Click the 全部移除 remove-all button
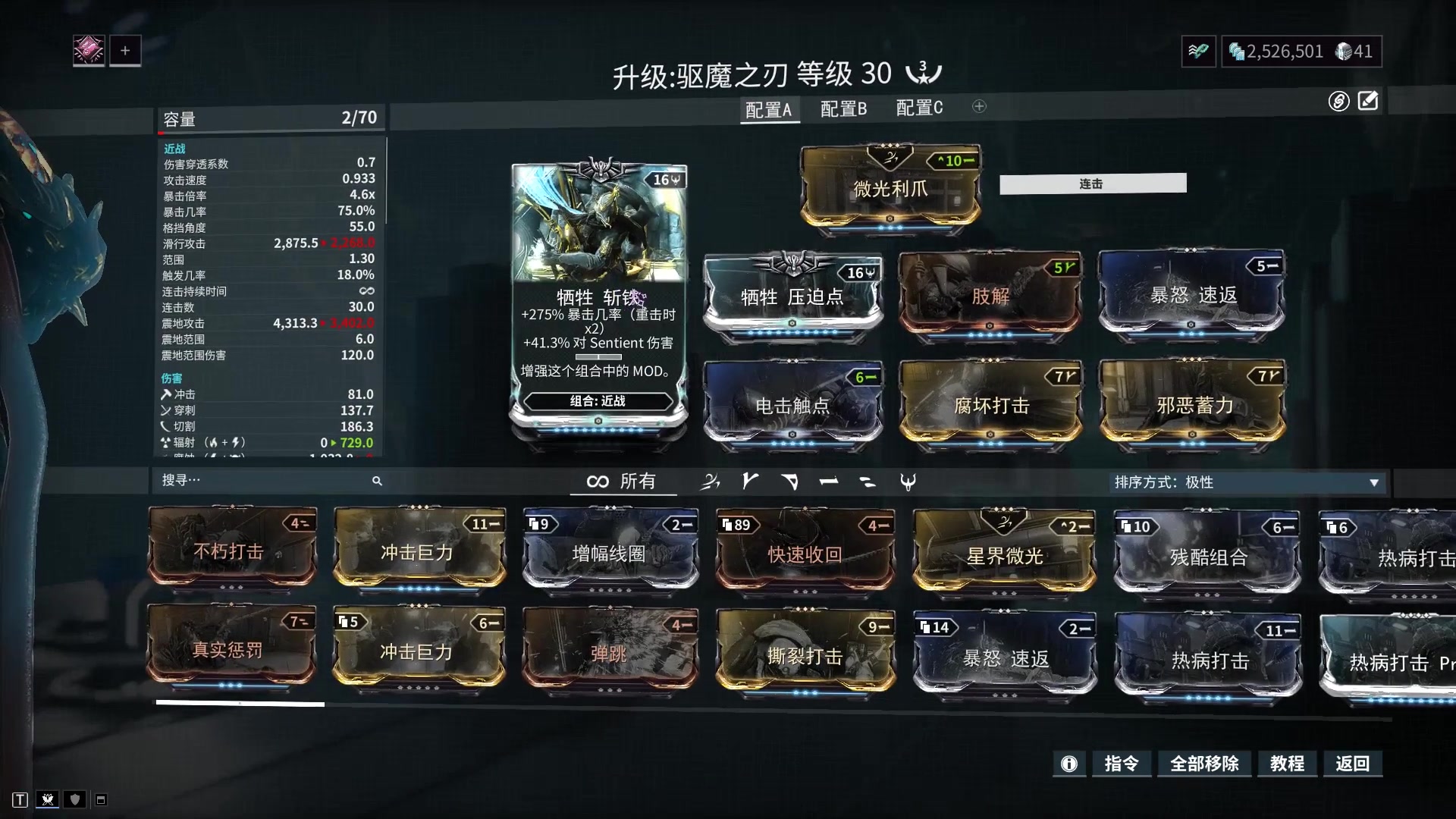 (1206, 764)
